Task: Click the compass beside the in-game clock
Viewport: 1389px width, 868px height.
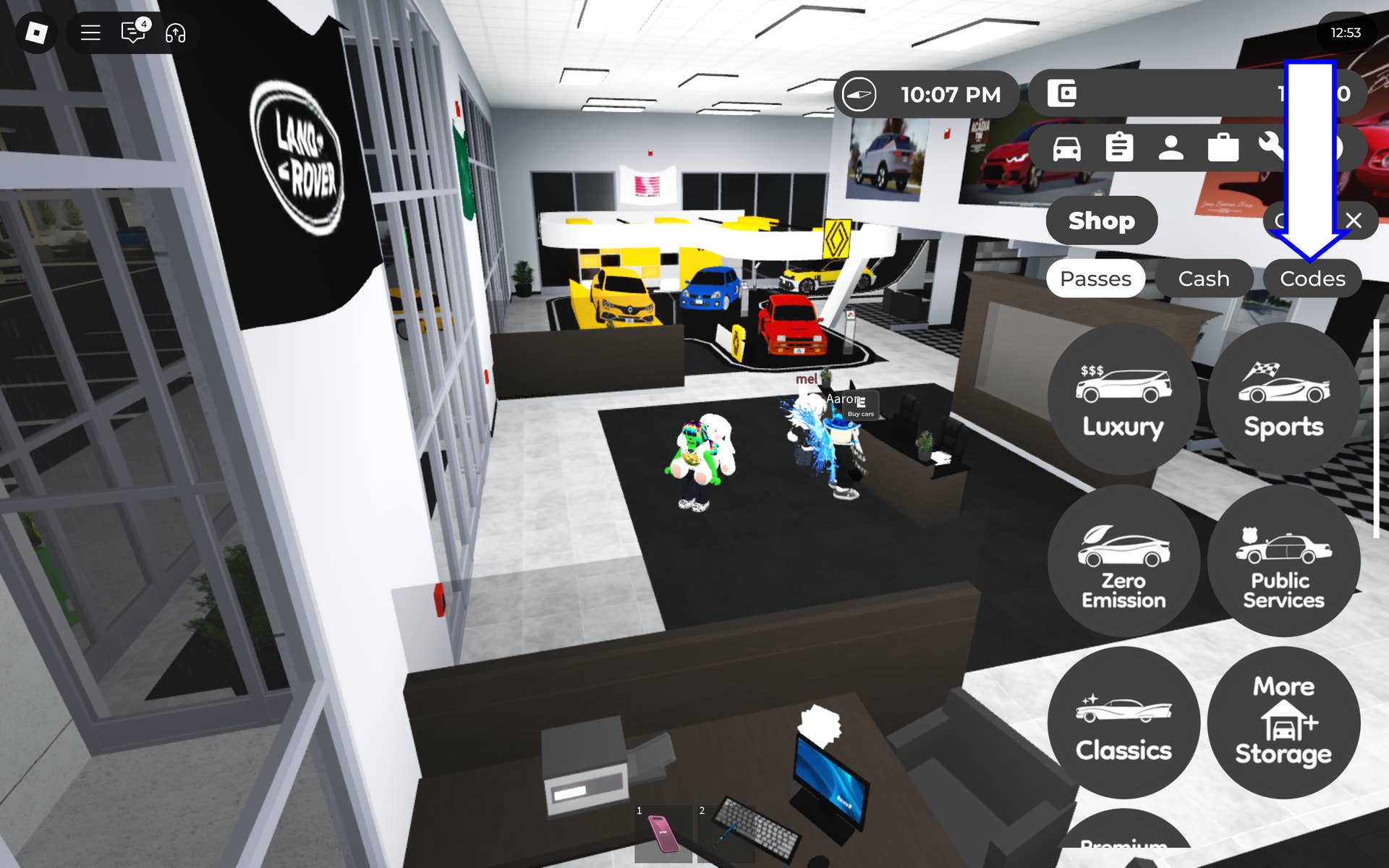Action: 861,94
